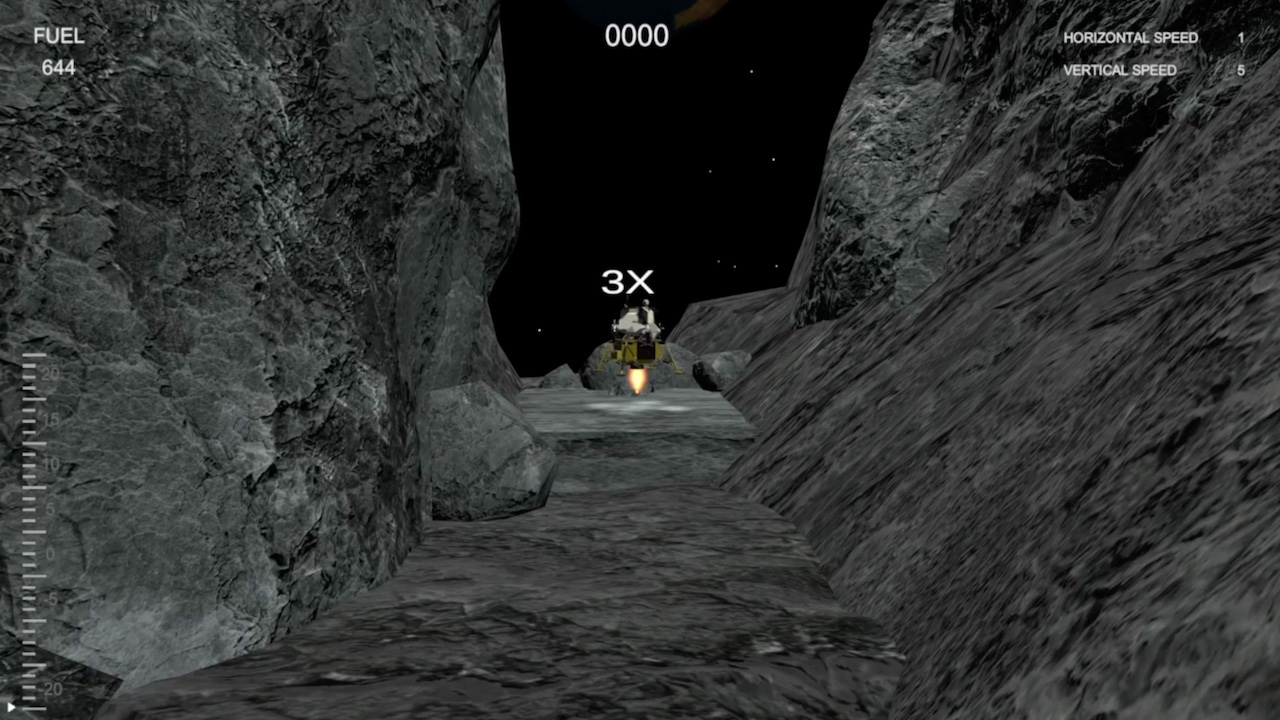Click the FUEL indicator label
The height and width of the screenshot is (720, 1280).
pyautogui.click(x=60, y=36)
